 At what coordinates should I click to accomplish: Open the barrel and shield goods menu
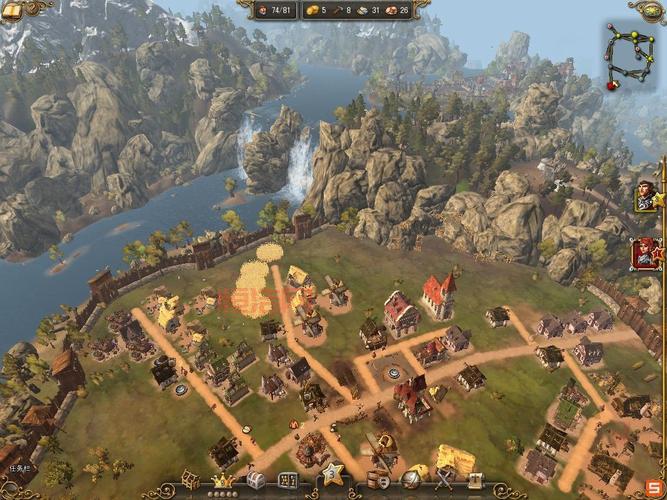(380, 479)
